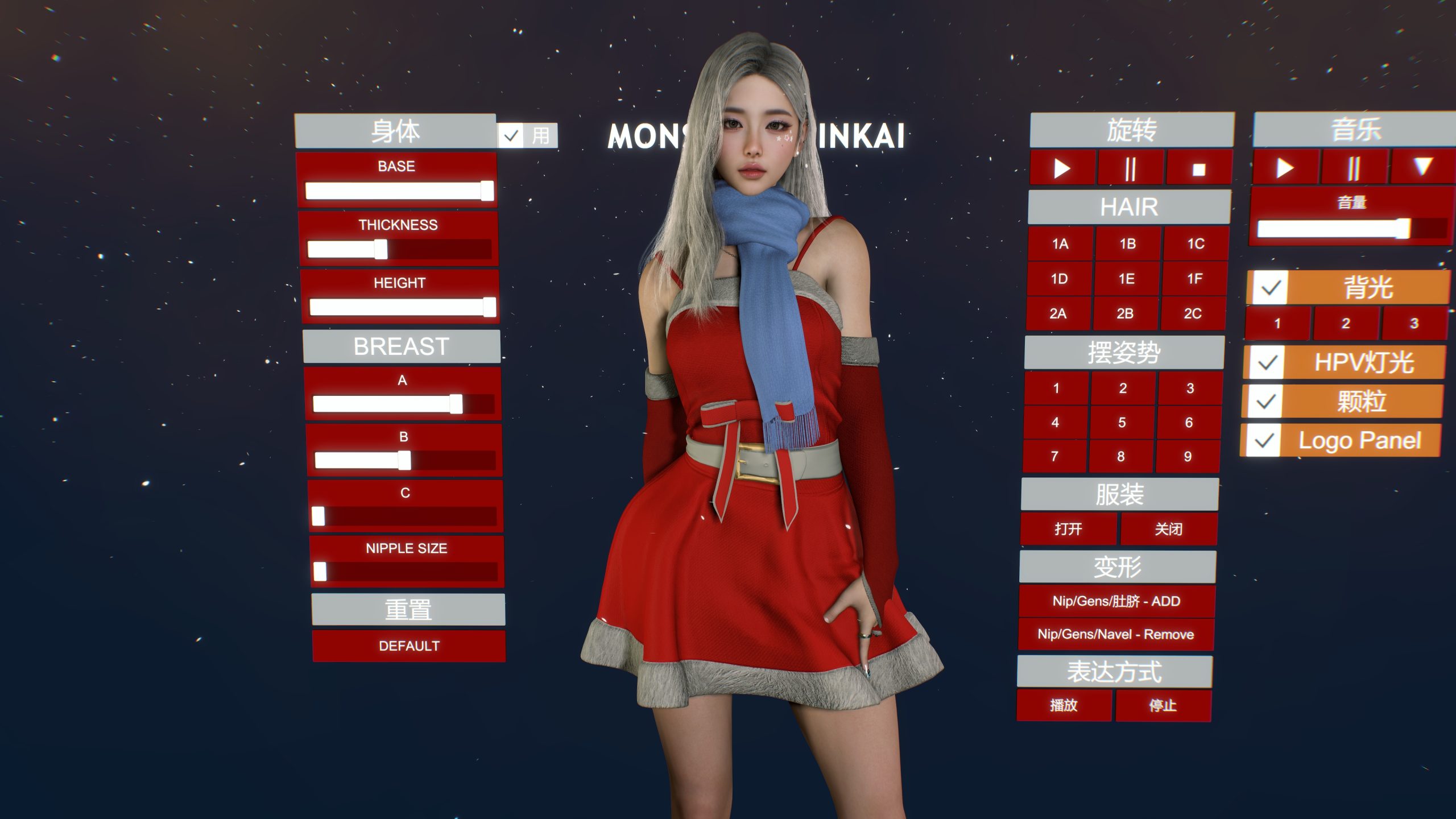Toggle the Logo Panel checkbox
Viewport: 1456px width, 819px height.
point(1263,441)
